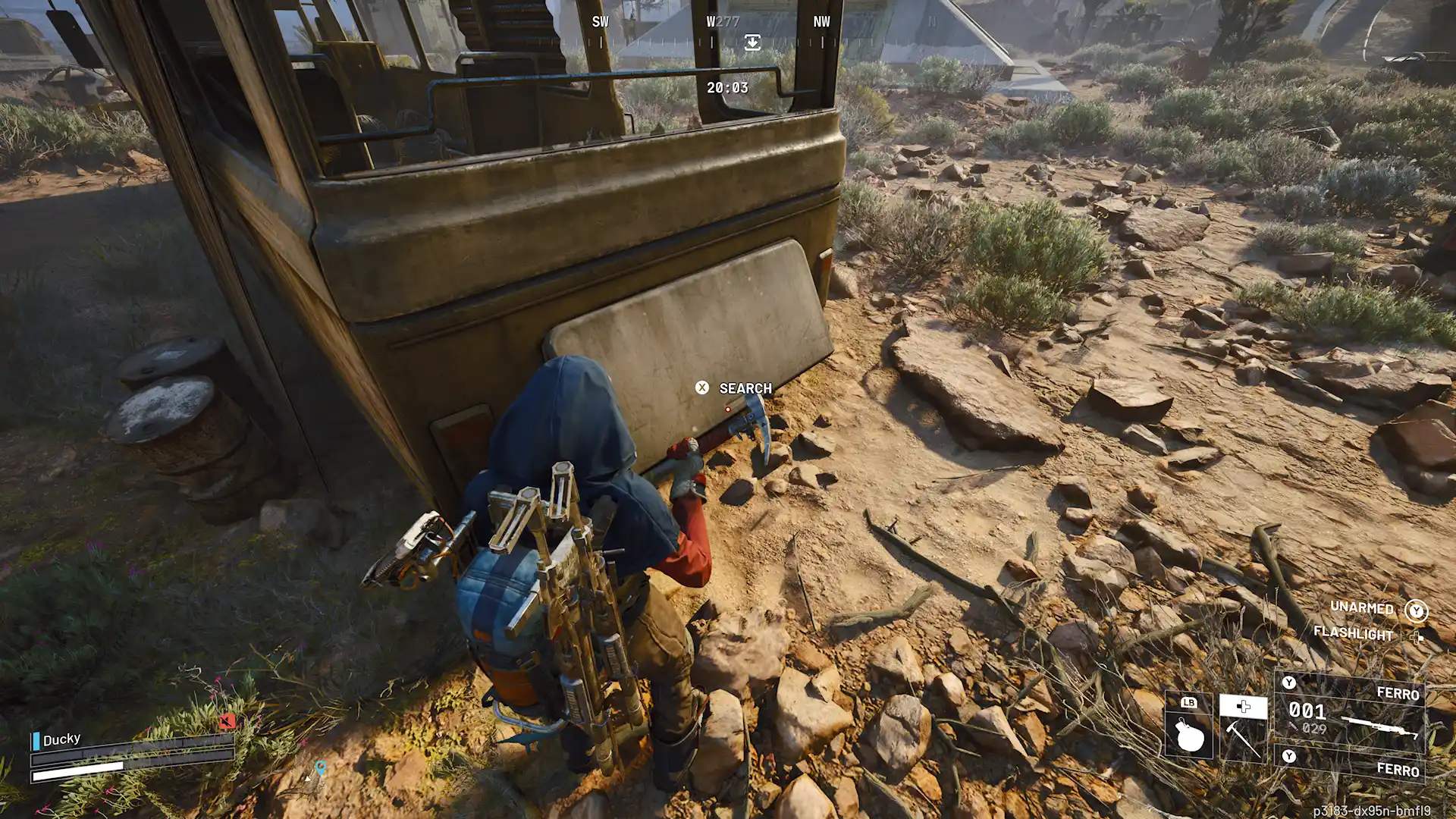Switch to the Ferro slot without ammo count
The width and height of the screenshot is (1456, 819).
click(x=1351, y=766)
